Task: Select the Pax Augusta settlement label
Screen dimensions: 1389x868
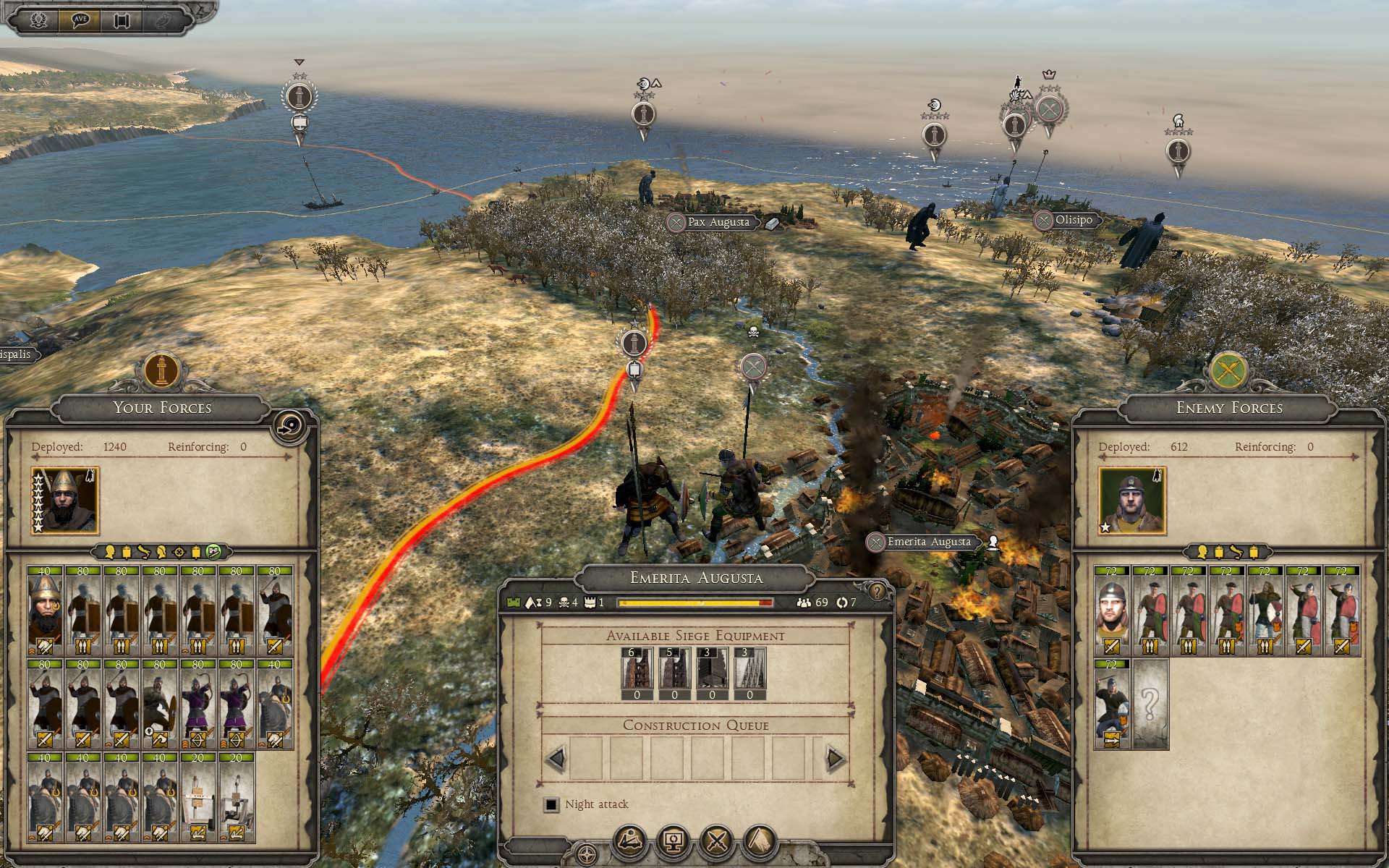Action: [718, 222]
